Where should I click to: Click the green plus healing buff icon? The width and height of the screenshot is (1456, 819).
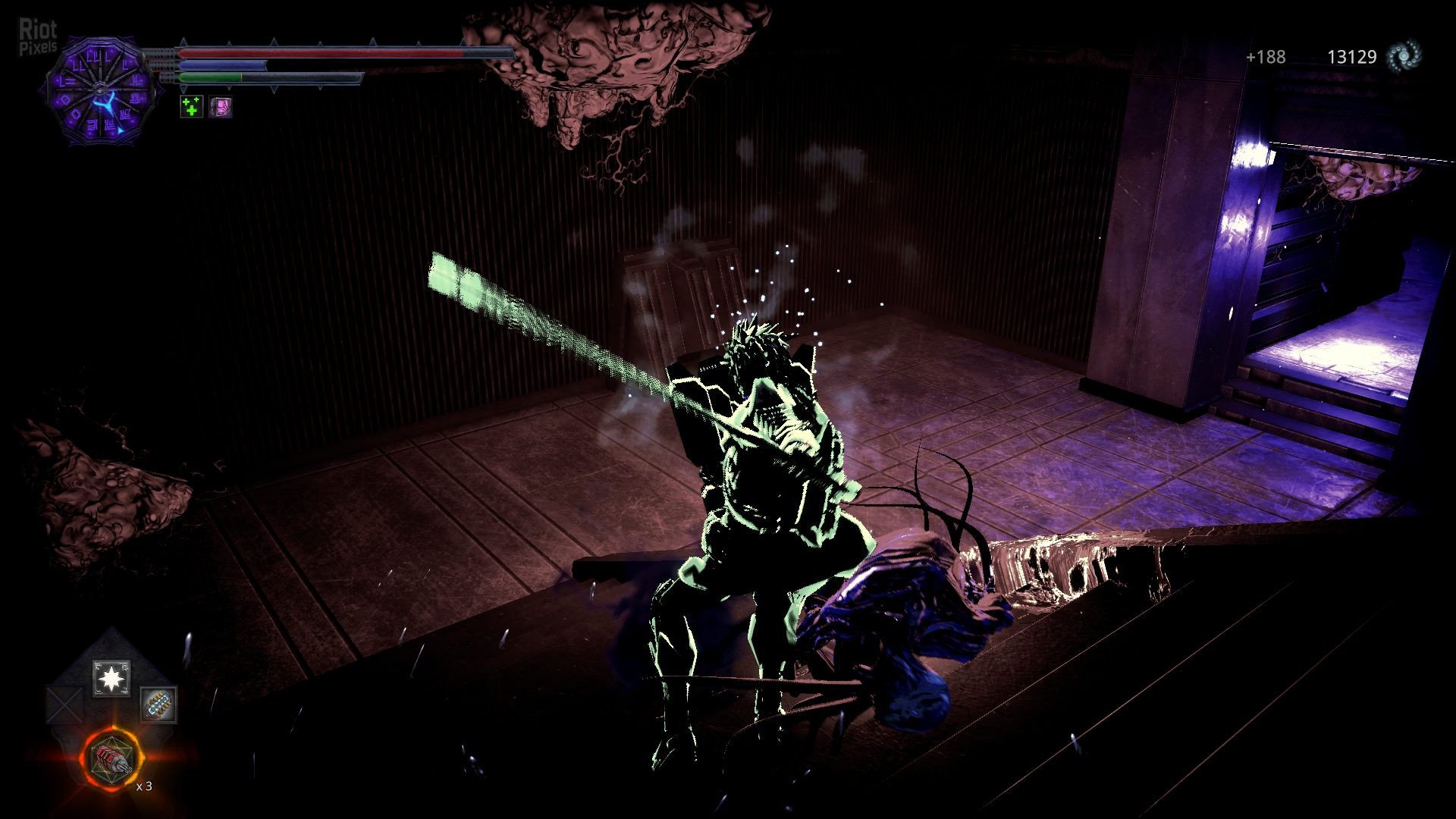click(192, 107)
